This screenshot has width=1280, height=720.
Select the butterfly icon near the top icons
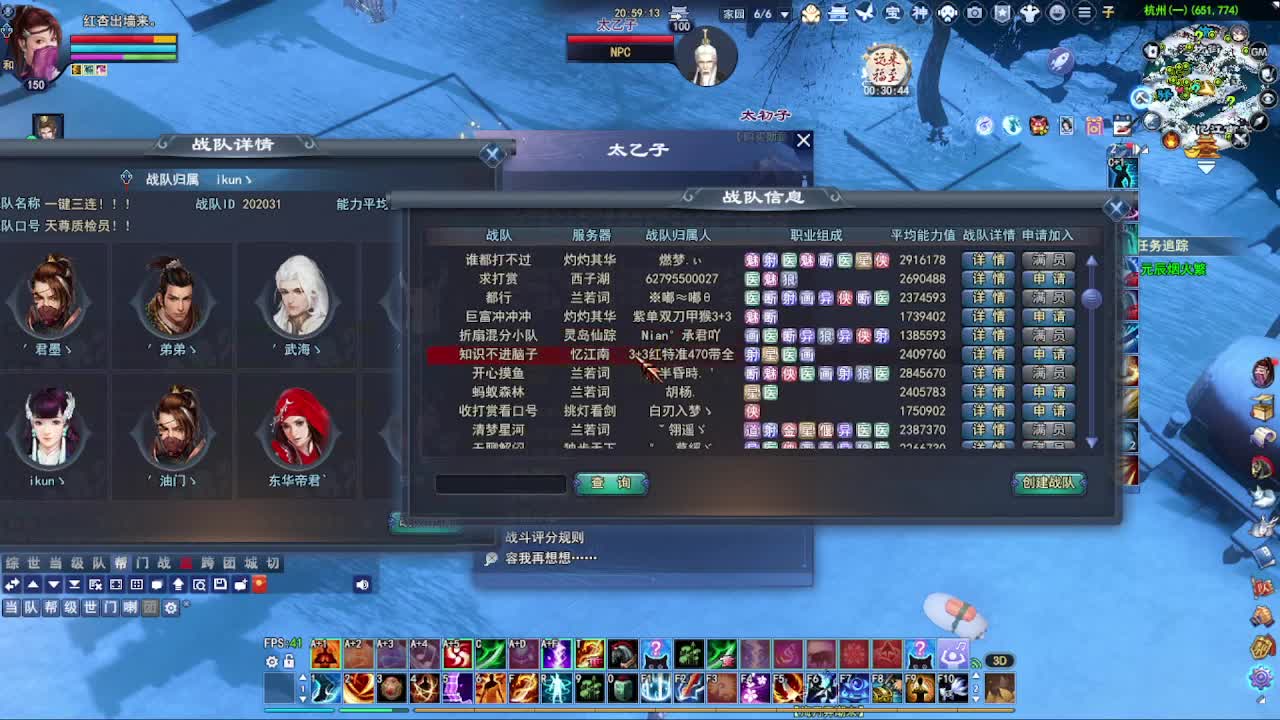(866, 13)
